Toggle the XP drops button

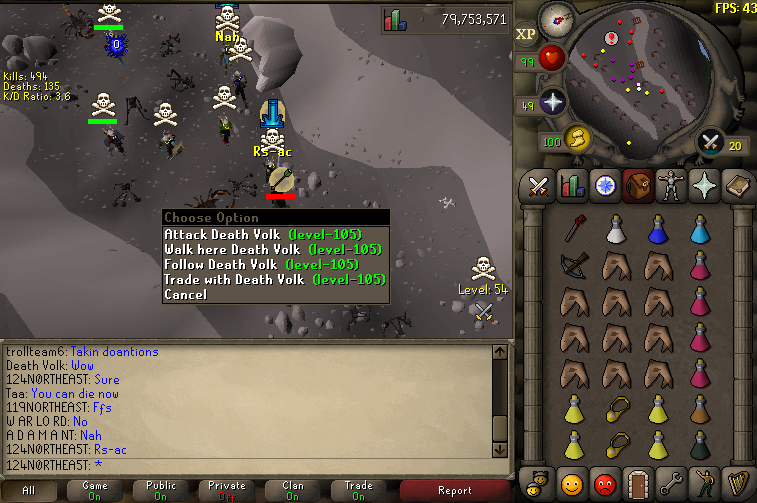526,34
